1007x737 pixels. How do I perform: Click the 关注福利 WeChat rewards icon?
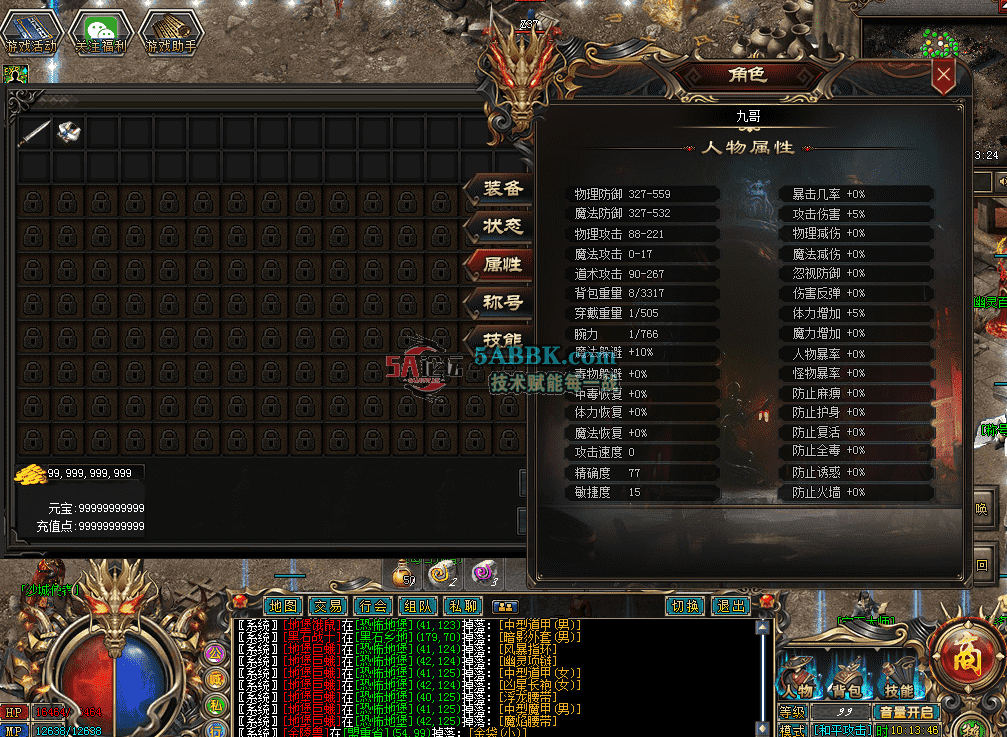point(100,31)
